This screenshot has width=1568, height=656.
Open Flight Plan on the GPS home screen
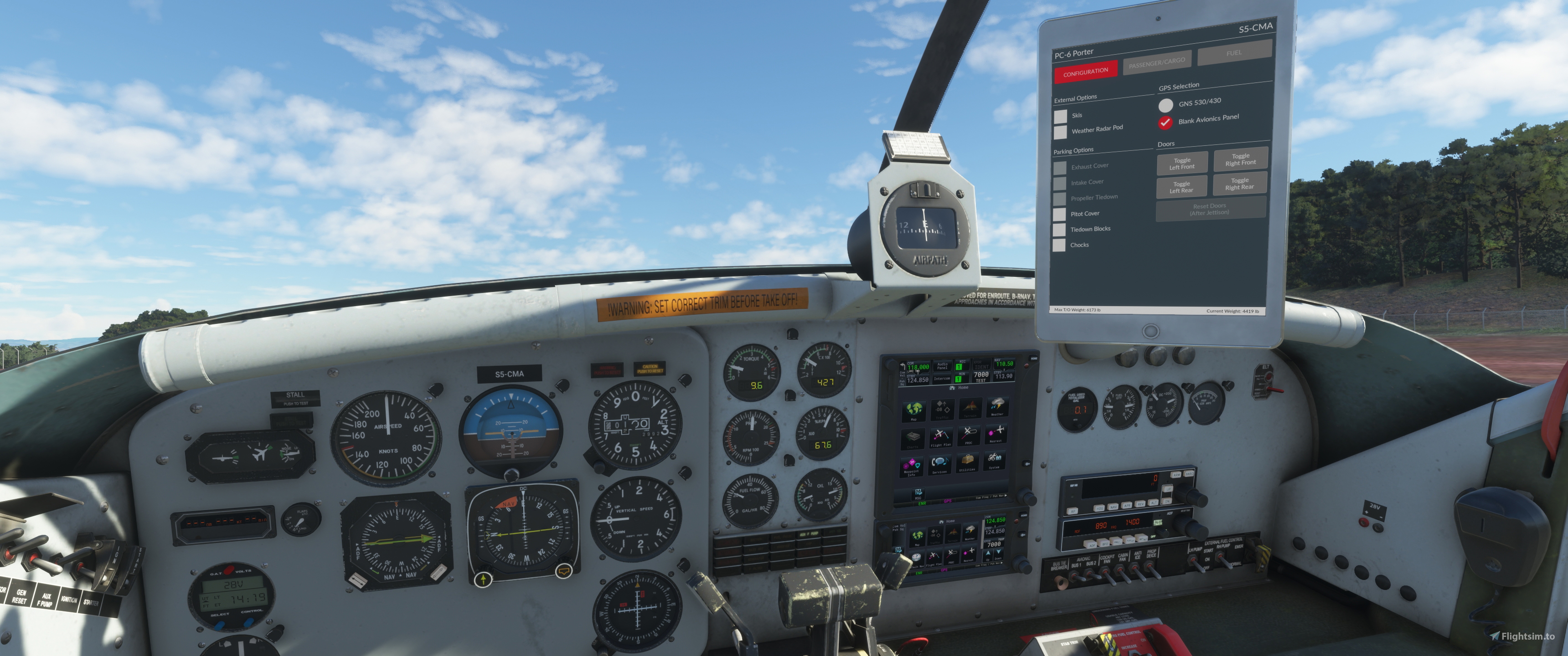[x=941, y=436]
